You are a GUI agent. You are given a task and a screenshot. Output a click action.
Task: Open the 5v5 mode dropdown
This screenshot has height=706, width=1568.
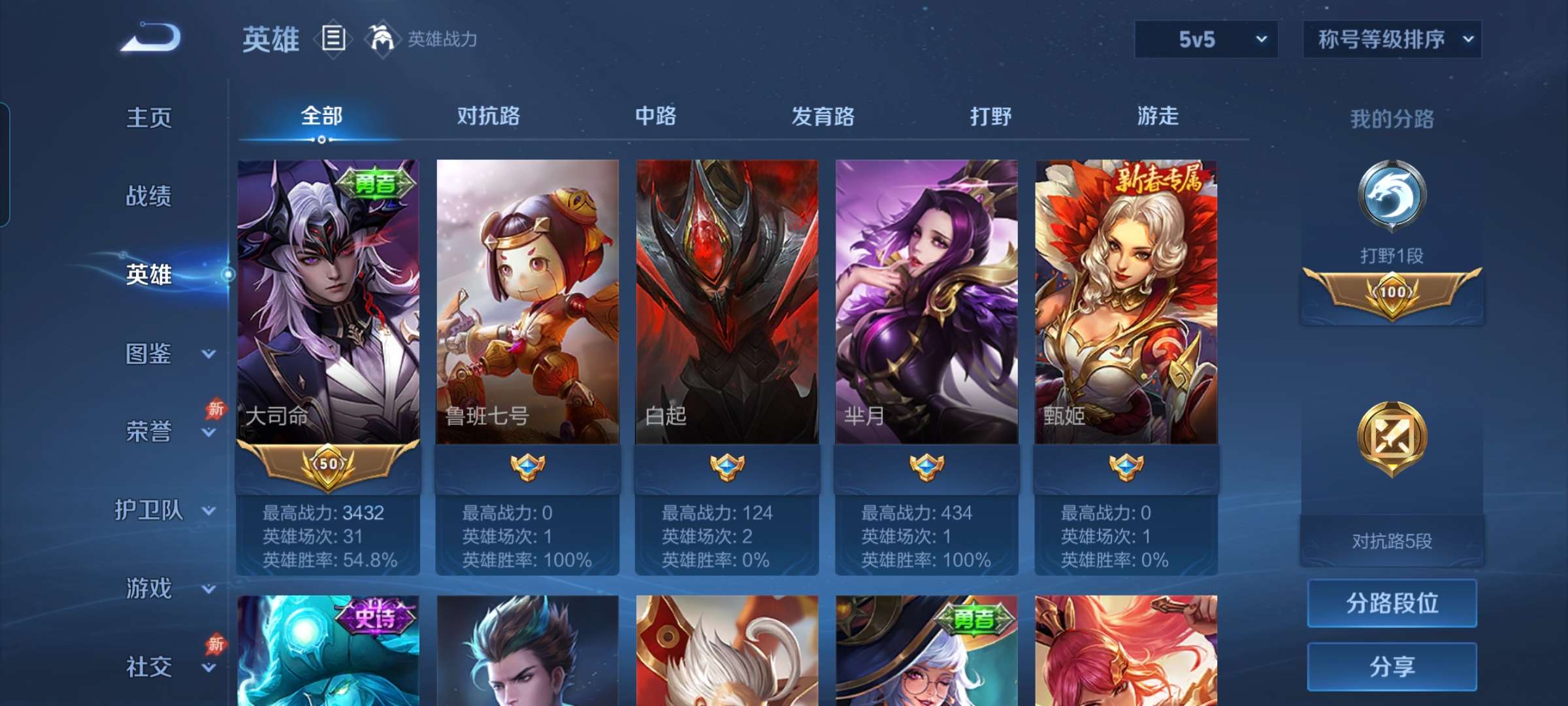[1205, 39]
